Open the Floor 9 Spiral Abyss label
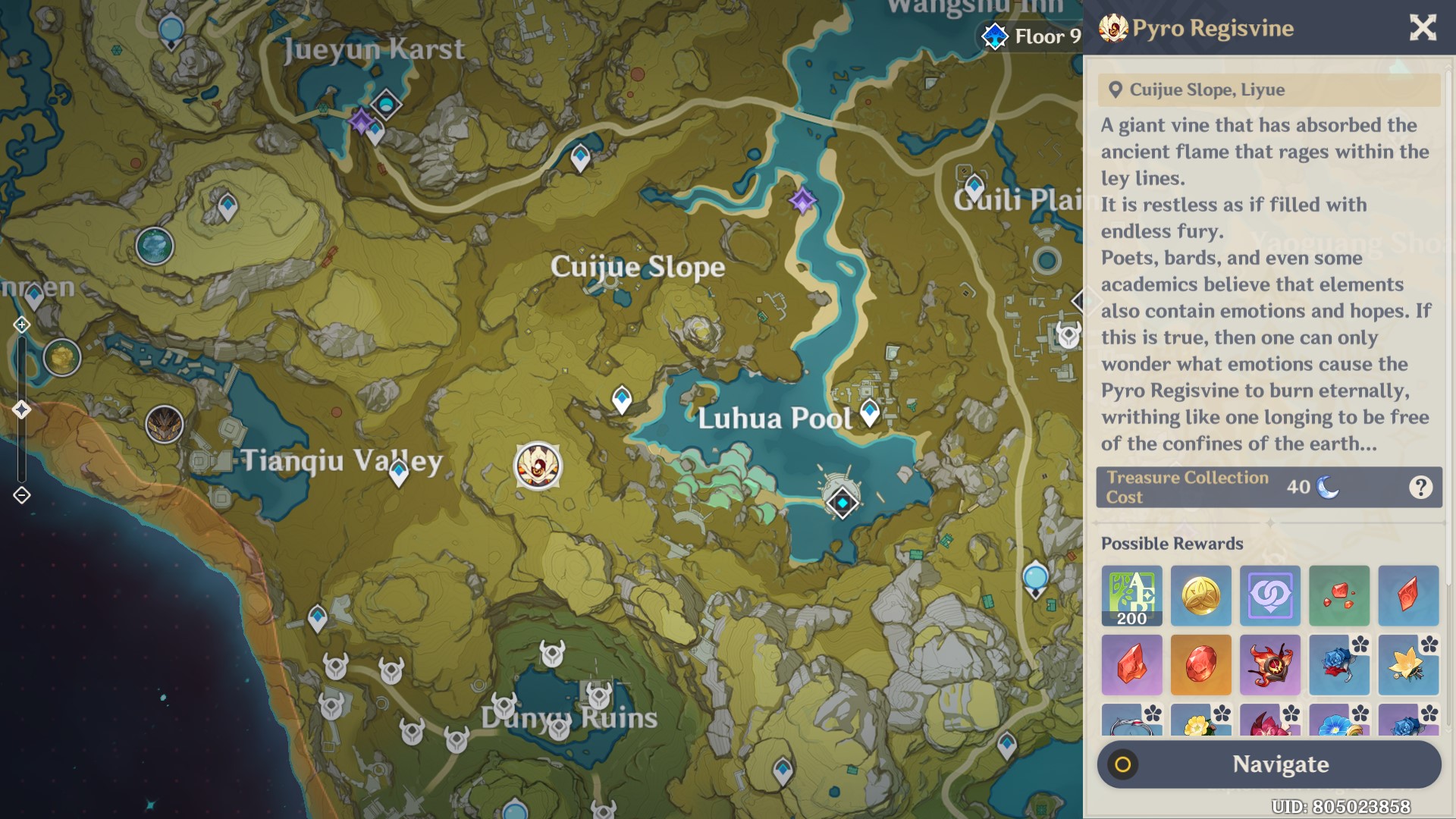 click(x=1031, y=36)
